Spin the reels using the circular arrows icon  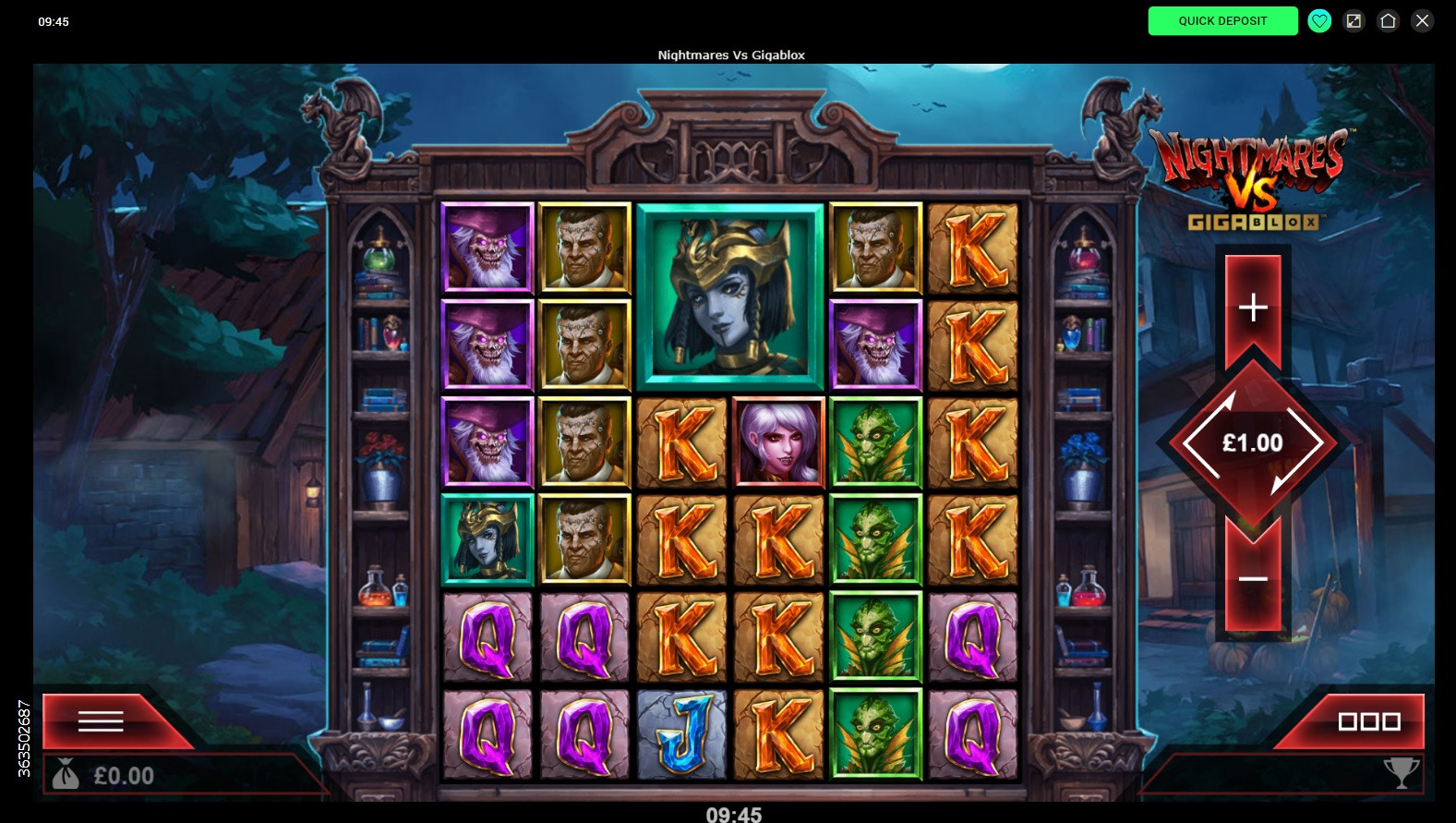coord(1253,443)
